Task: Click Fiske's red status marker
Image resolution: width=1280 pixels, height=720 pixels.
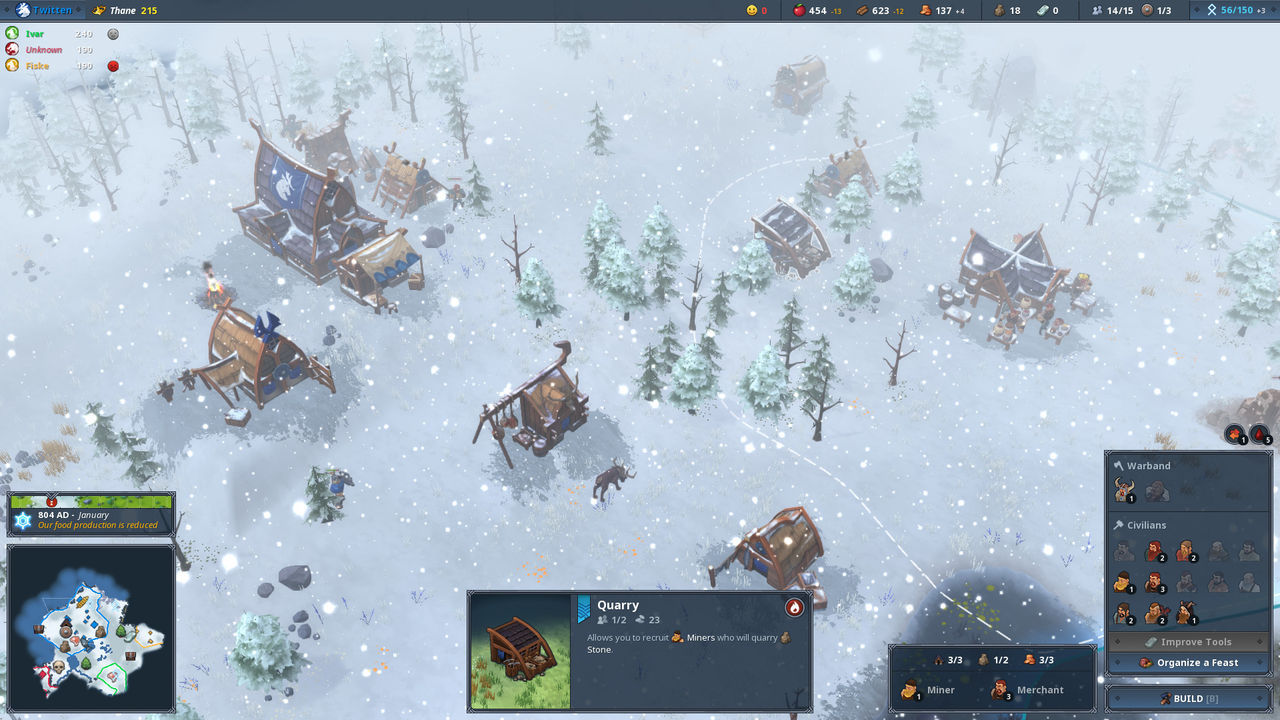Action: 113,66
